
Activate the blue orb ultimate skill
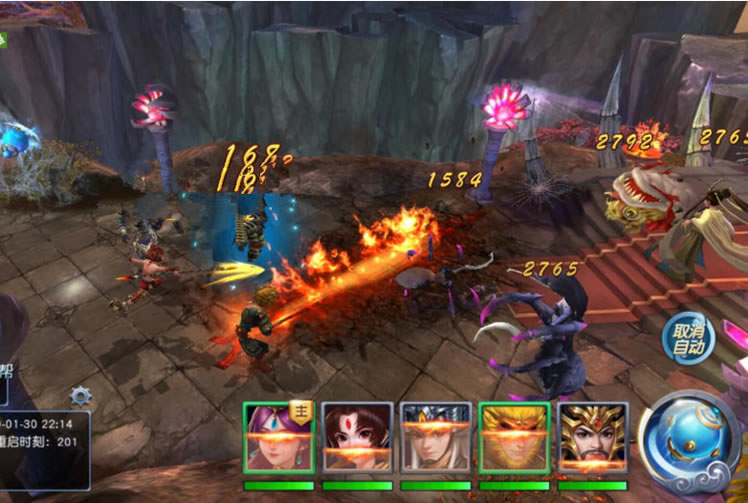tap(690, 441)
